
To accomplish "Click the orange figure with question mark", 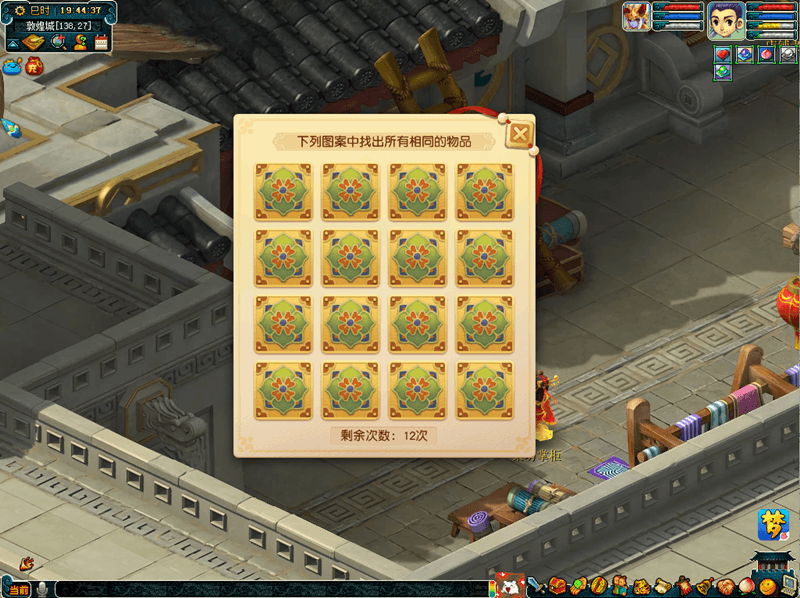I will pyautogui.click(x=79, y=42).
